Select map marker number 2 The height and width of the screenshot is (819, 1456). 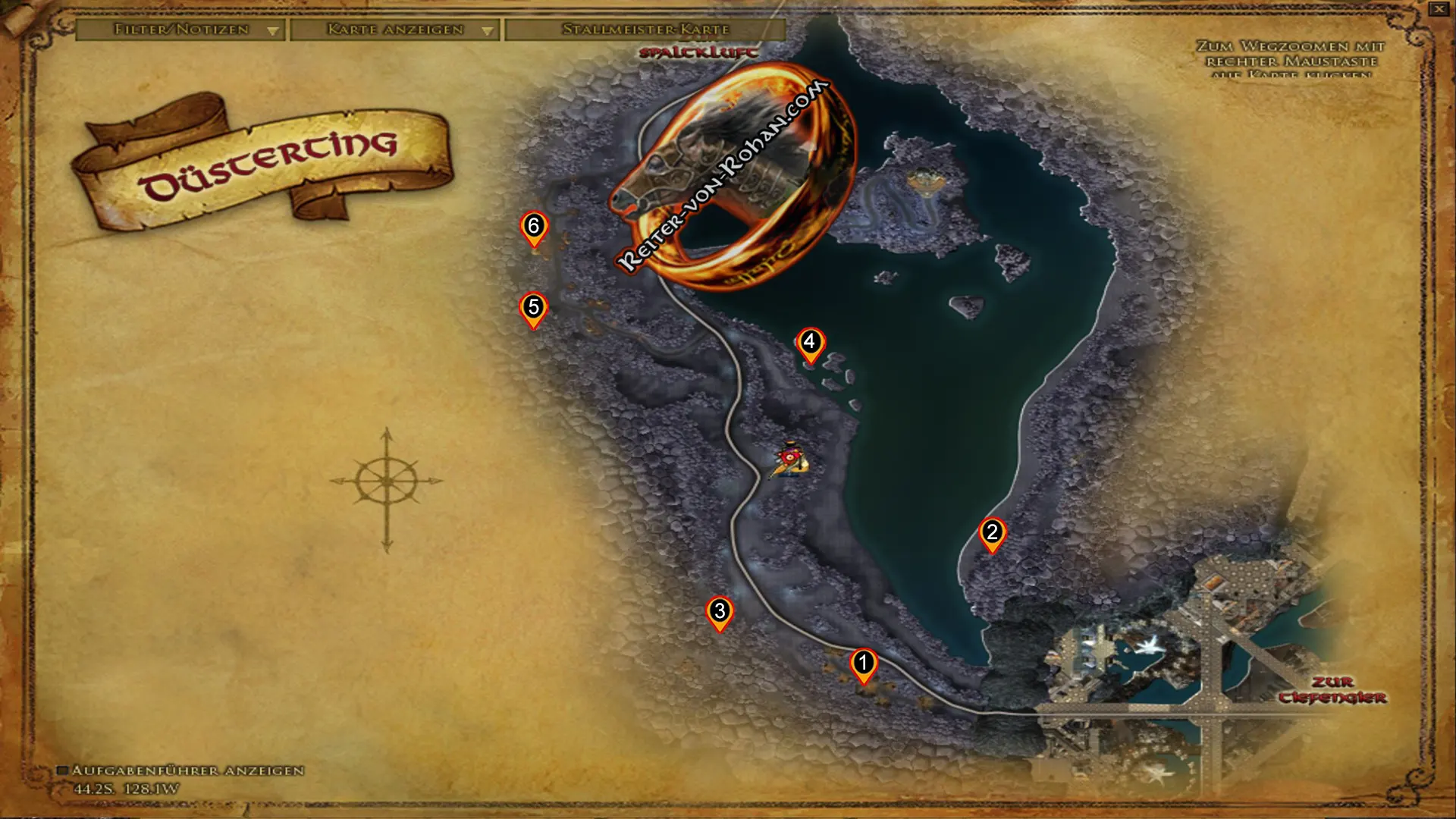(x=992, y=533)
